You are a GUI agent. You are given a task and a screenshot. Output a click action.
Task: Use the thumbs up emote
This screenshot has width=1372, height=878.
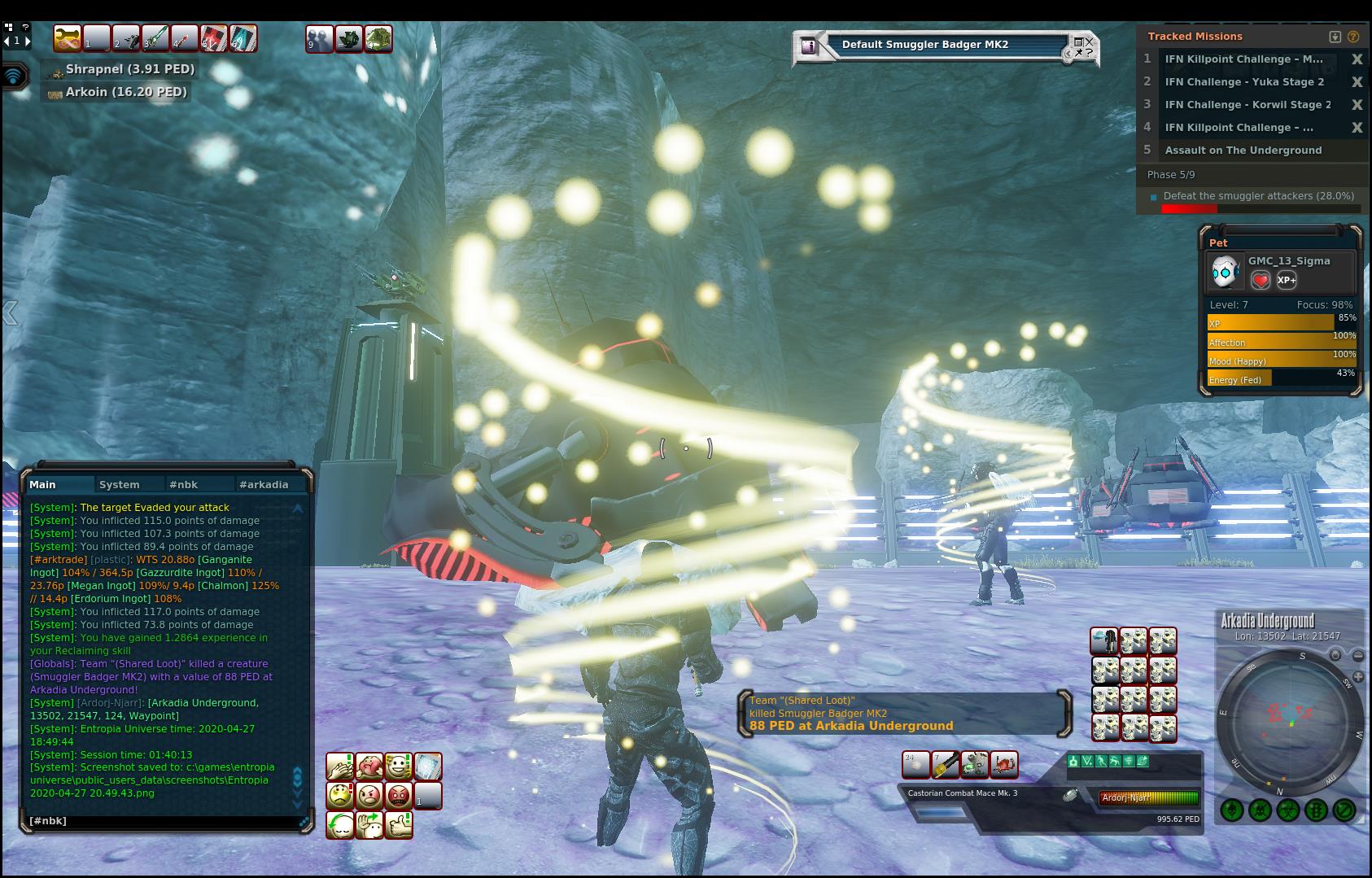(x=398, y=824)
